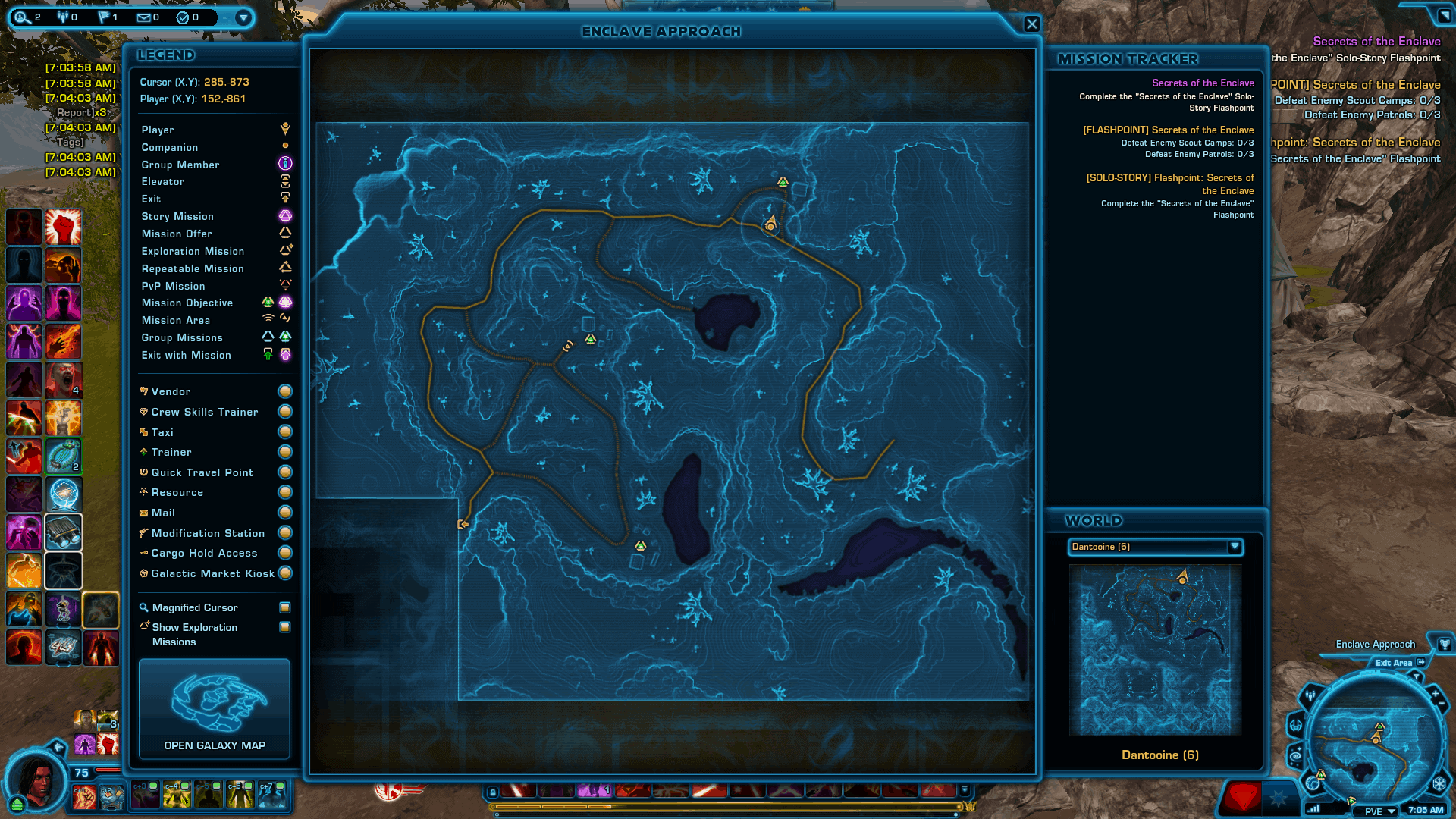Viewport: 1456px width, 819px height.
Task: Toggle Show Exploration Missions checkbox
Action: click(x=285, y=627)
